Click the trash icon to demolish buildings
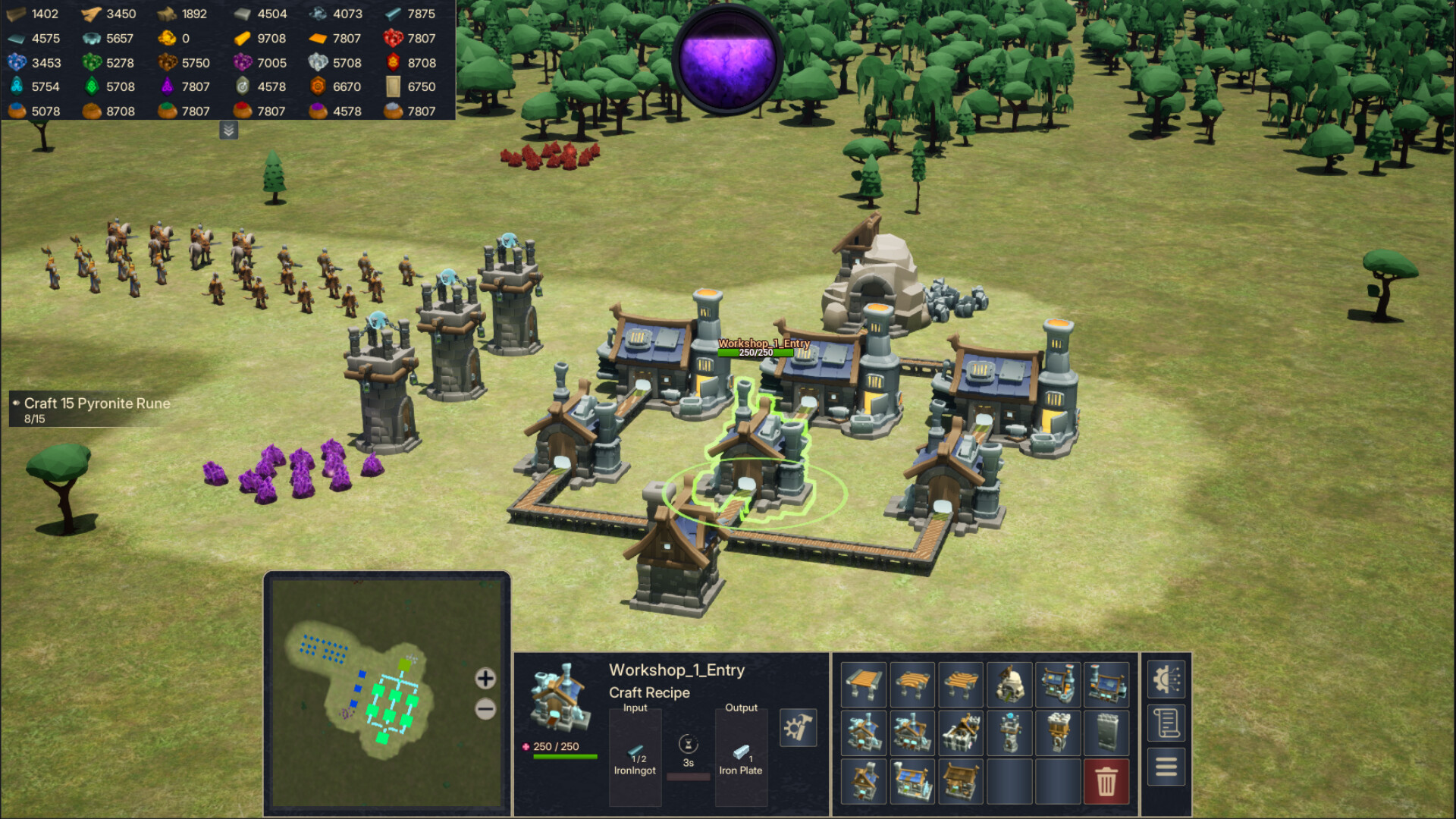Screen dimensions: 1456x819 coord(1107,780)
